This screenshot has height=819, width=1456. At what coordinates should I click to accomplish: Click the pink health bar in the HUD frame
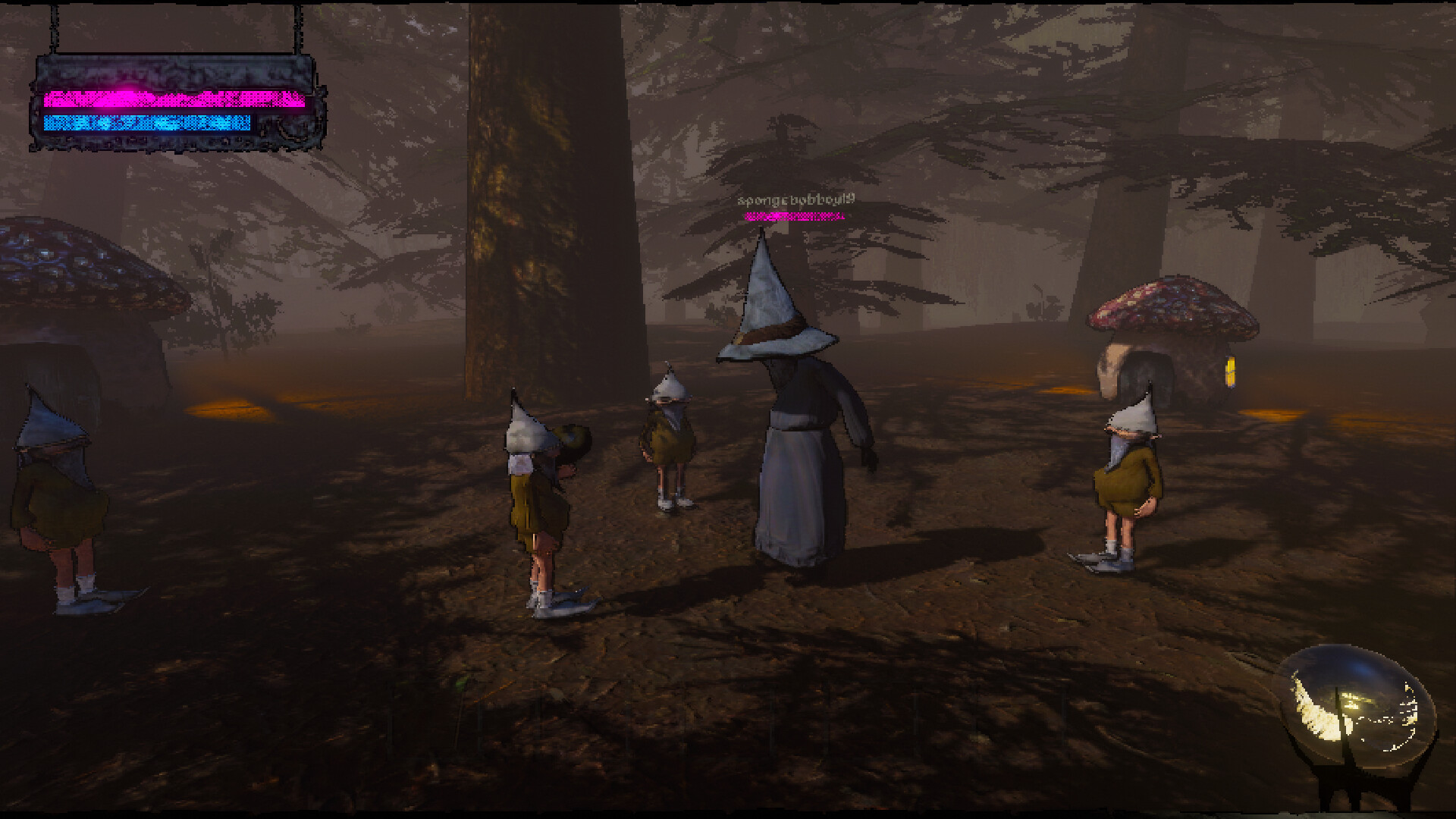pyautogui.click(x=171, y=99)
